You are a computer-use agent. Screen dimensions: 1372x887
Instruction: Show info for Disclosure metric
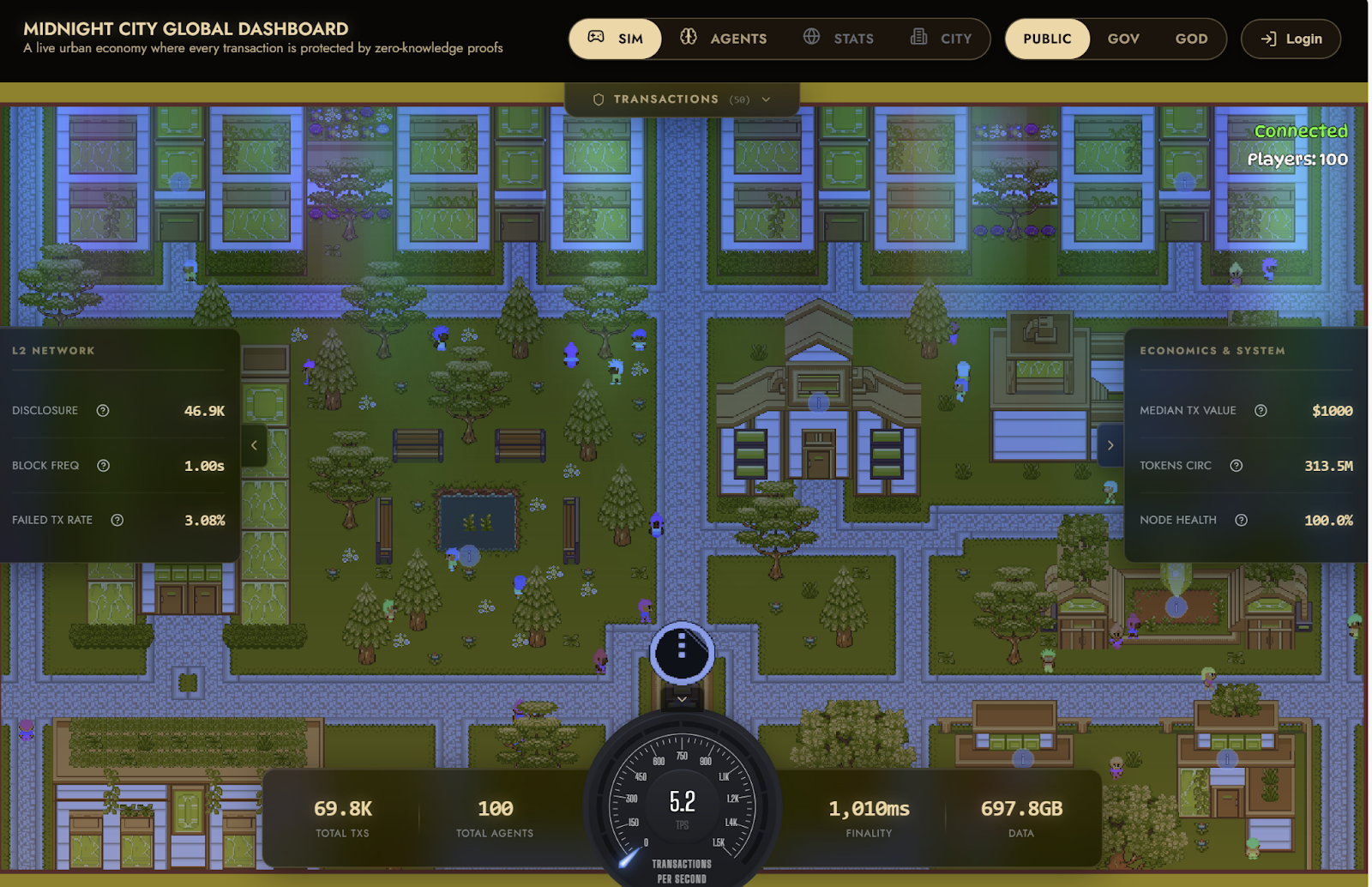point(103,411)
